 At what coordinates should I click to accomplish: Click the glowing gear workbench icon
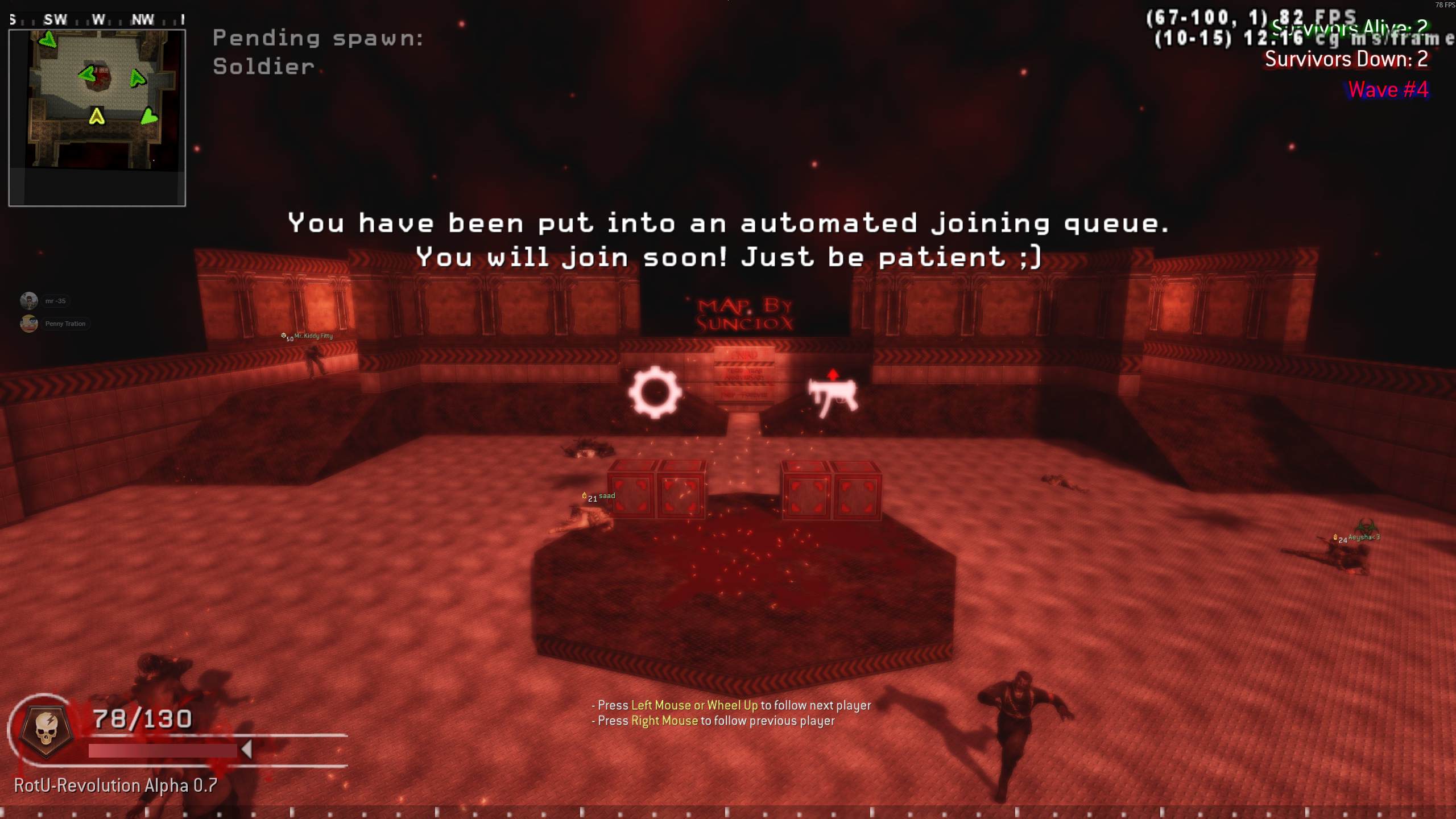pyautogui.click(x=655, y=394)
